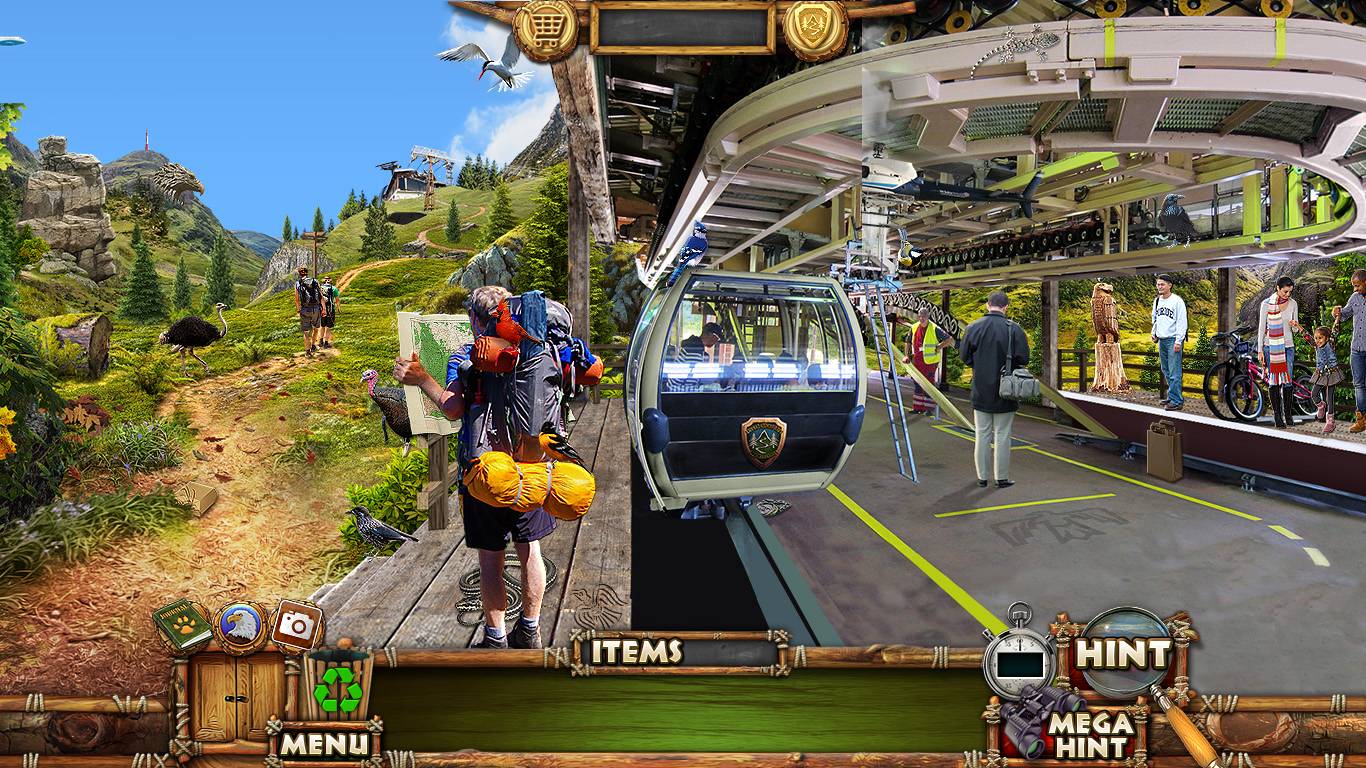Screen dimensions: 1366x768
Task: Activate the camera photo icon
Action: tap(296, 626)
